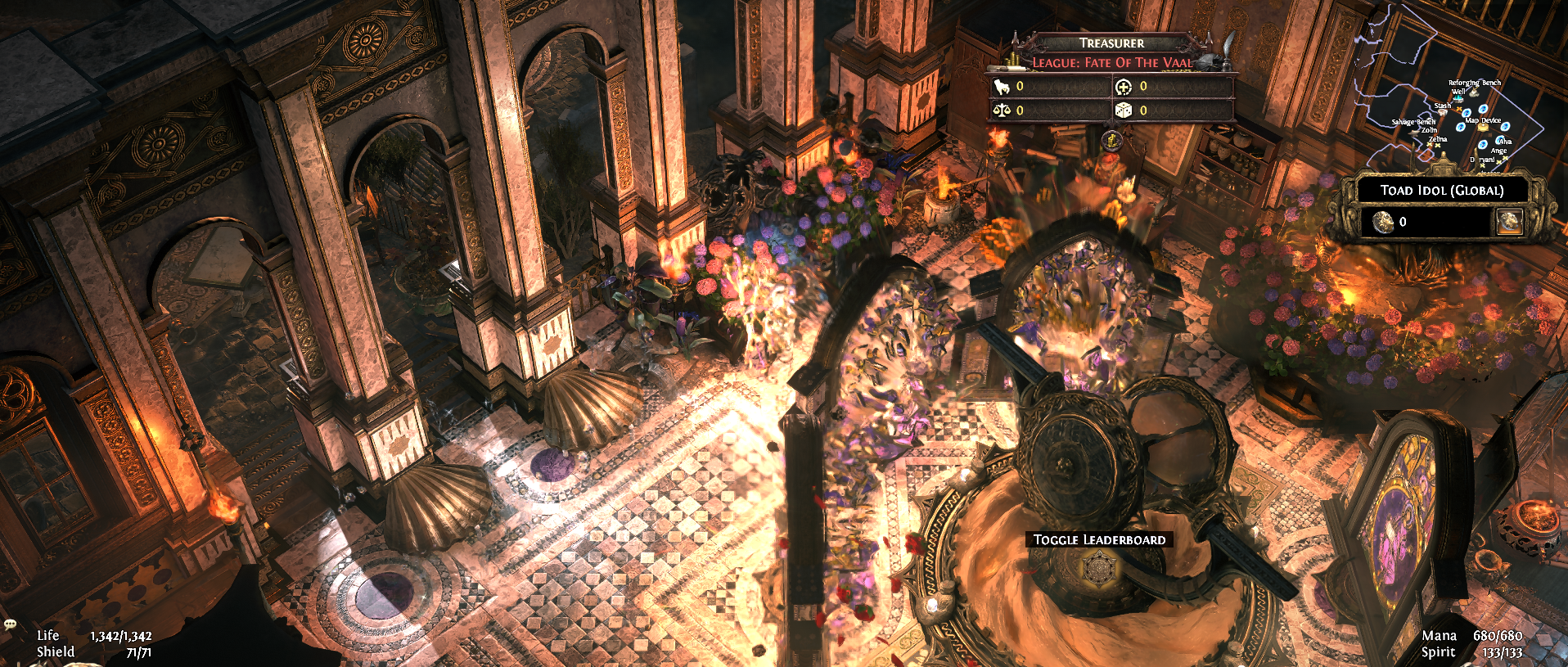Open the chat speech bubble icon
Viewport: 1568px width, 667px height.
(10, 624)
